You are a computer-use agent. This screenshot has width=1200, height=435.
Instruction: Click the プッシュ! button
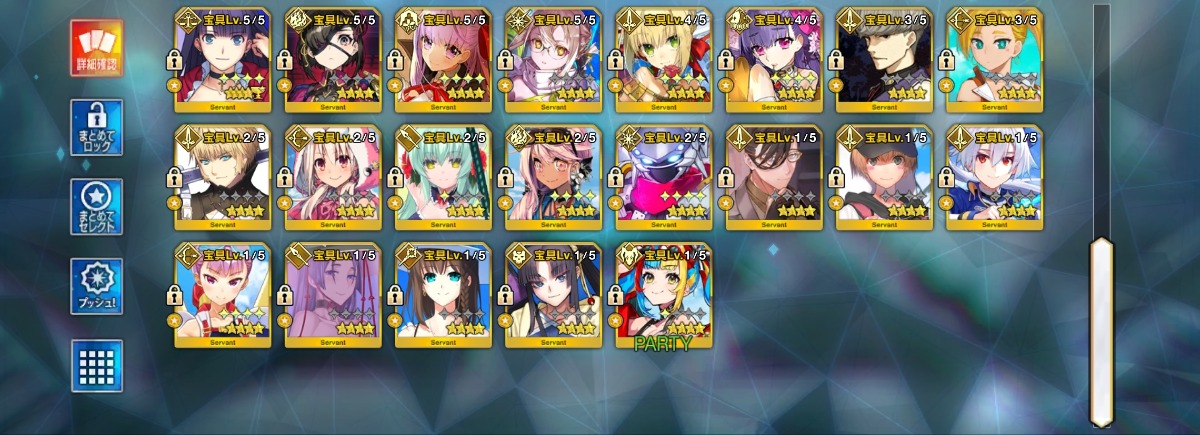click(x=97, y=287)
